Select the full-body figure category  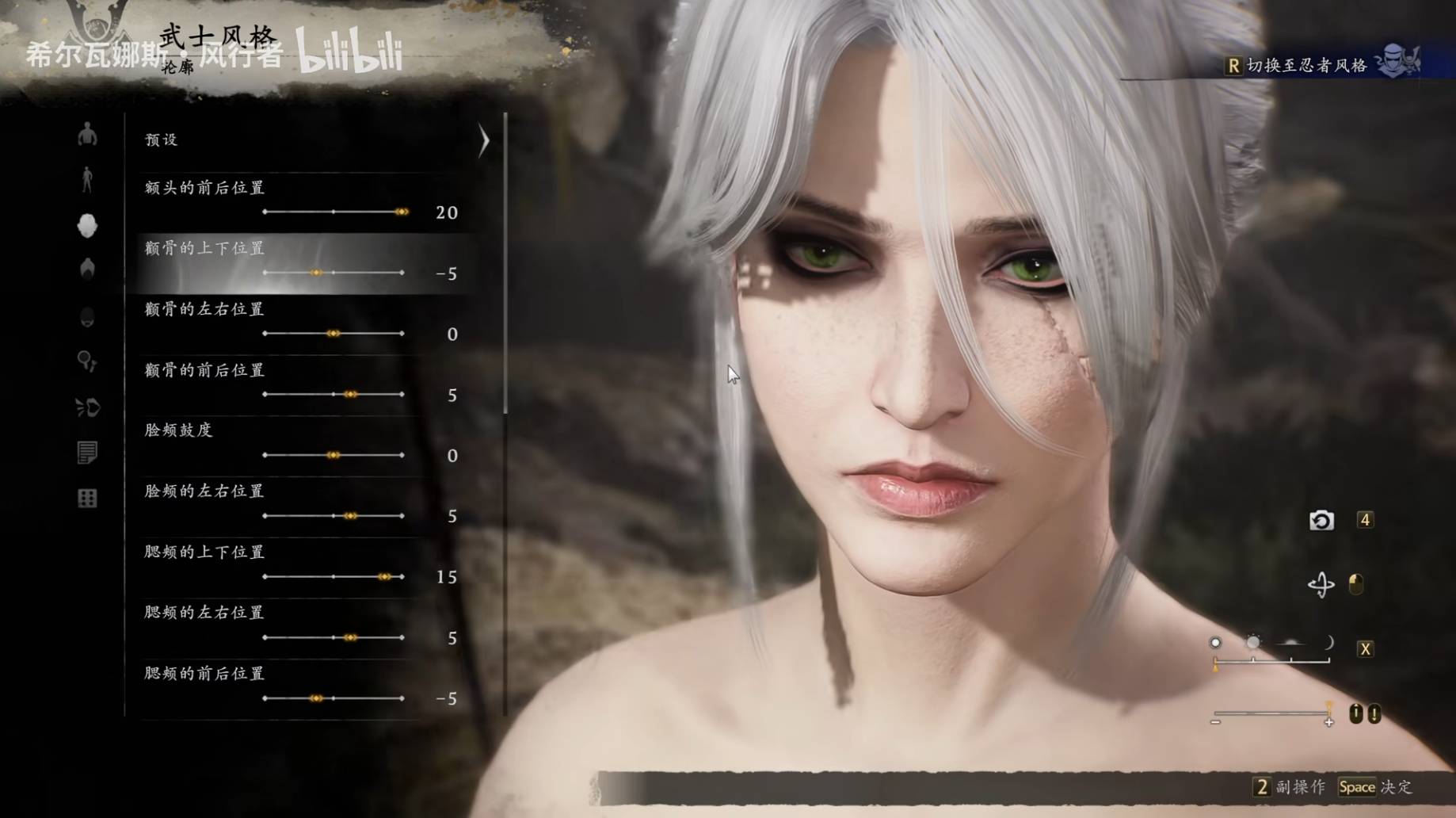[x=87, y=180]
